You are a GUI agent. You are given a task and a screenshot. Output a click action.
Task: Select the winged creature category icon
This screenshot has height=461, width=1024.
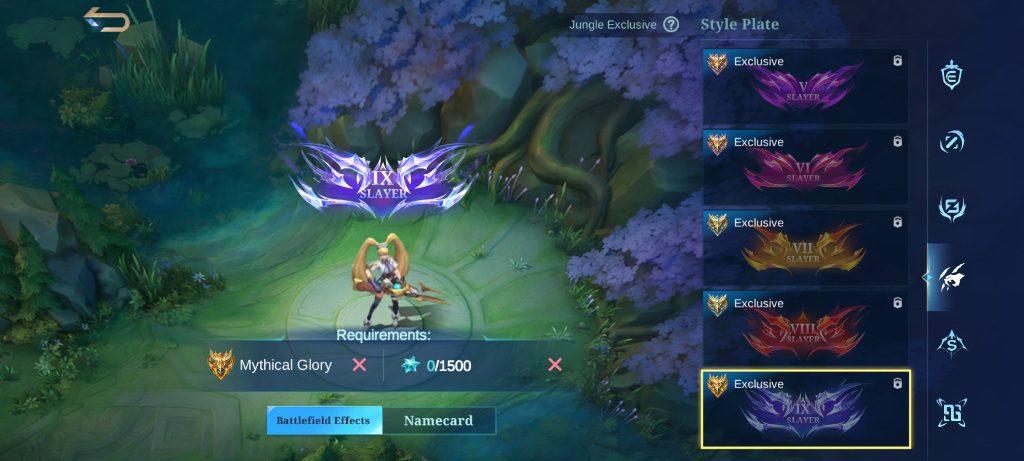[x=952, y=277]
